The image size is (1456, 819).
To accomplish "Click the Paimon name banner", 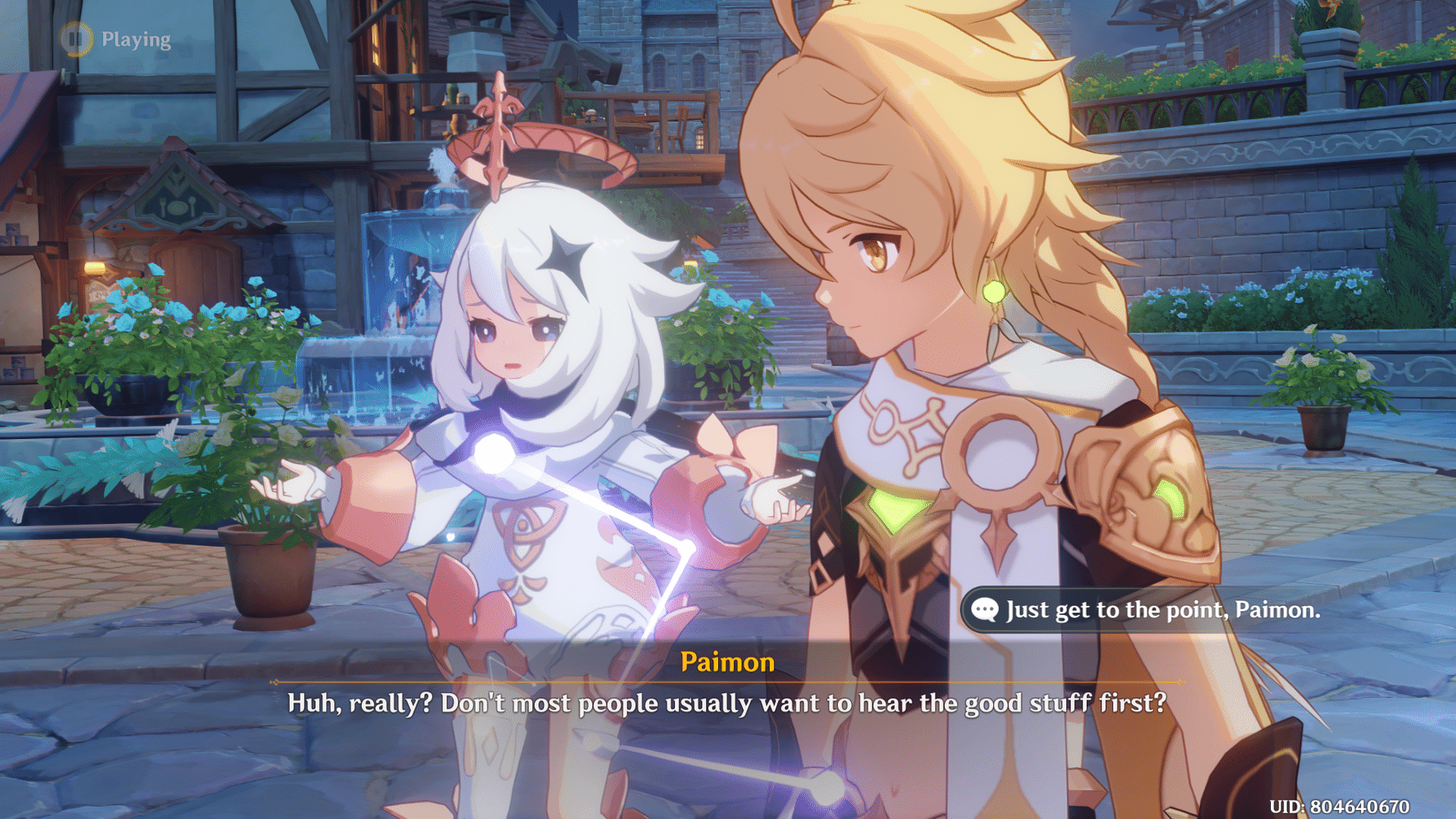I will point(728,663).
